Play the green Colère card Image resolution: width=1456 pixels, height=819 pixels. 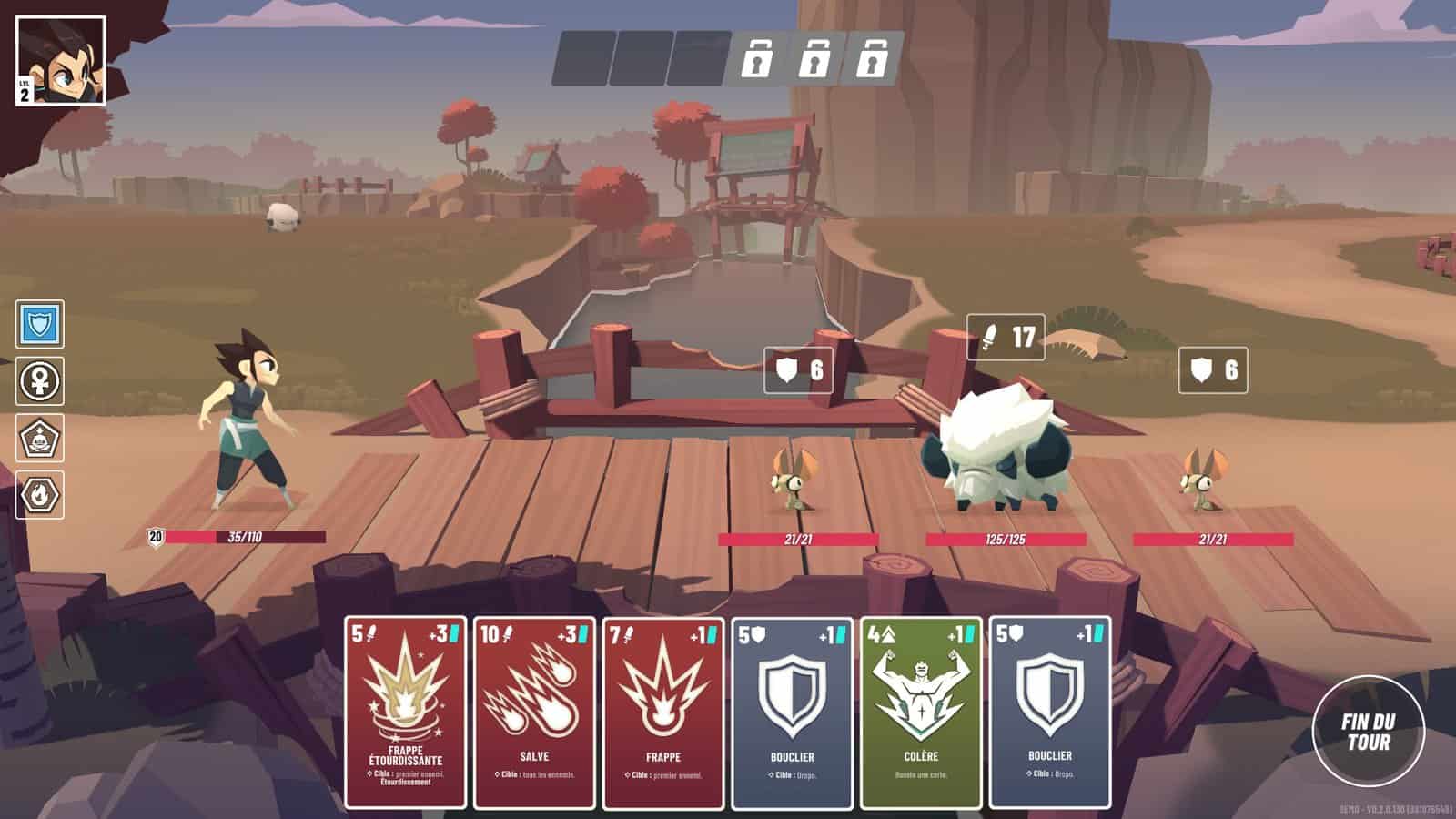[921, 712]
